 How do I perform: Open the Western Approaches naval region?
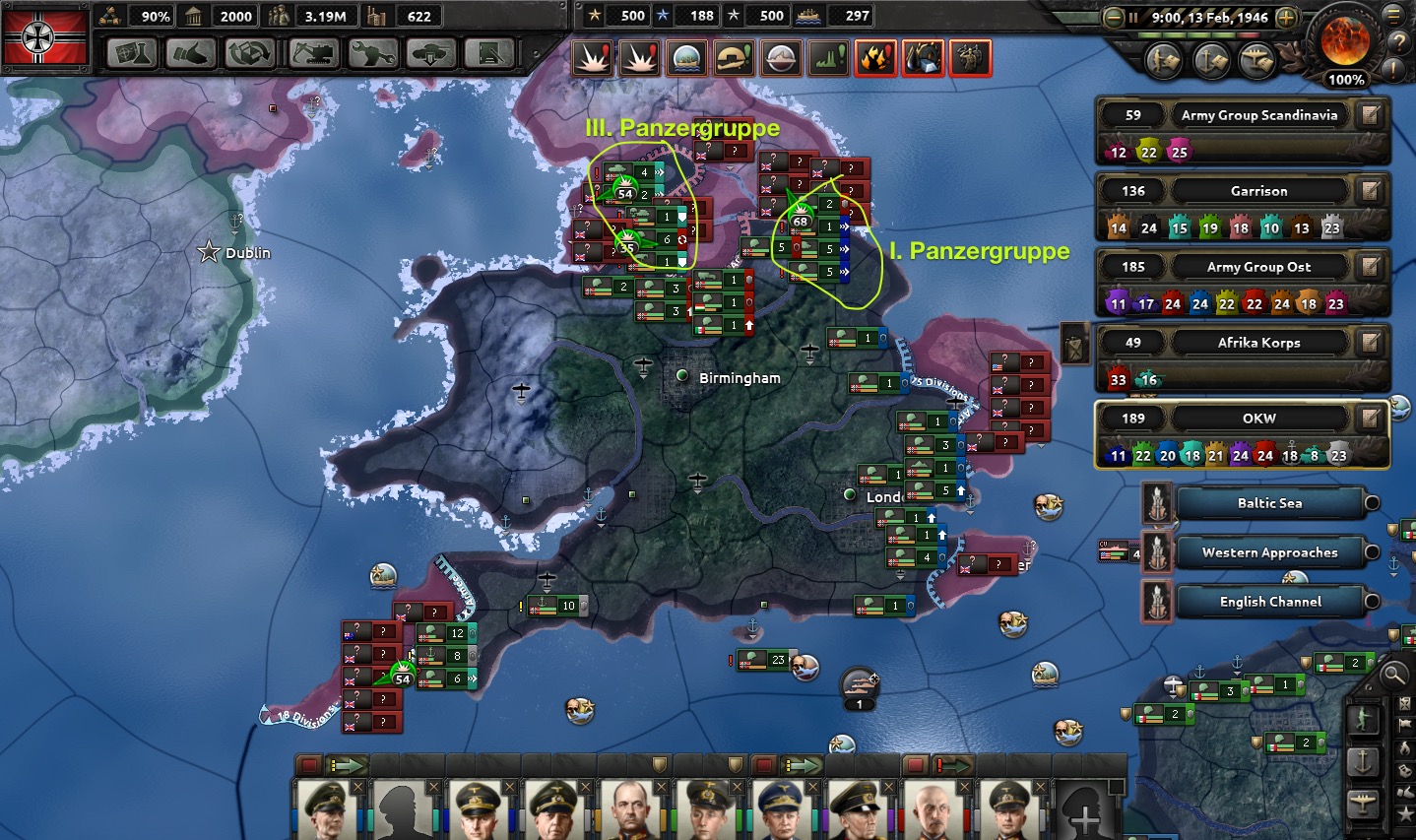(x=1269, y=552)
